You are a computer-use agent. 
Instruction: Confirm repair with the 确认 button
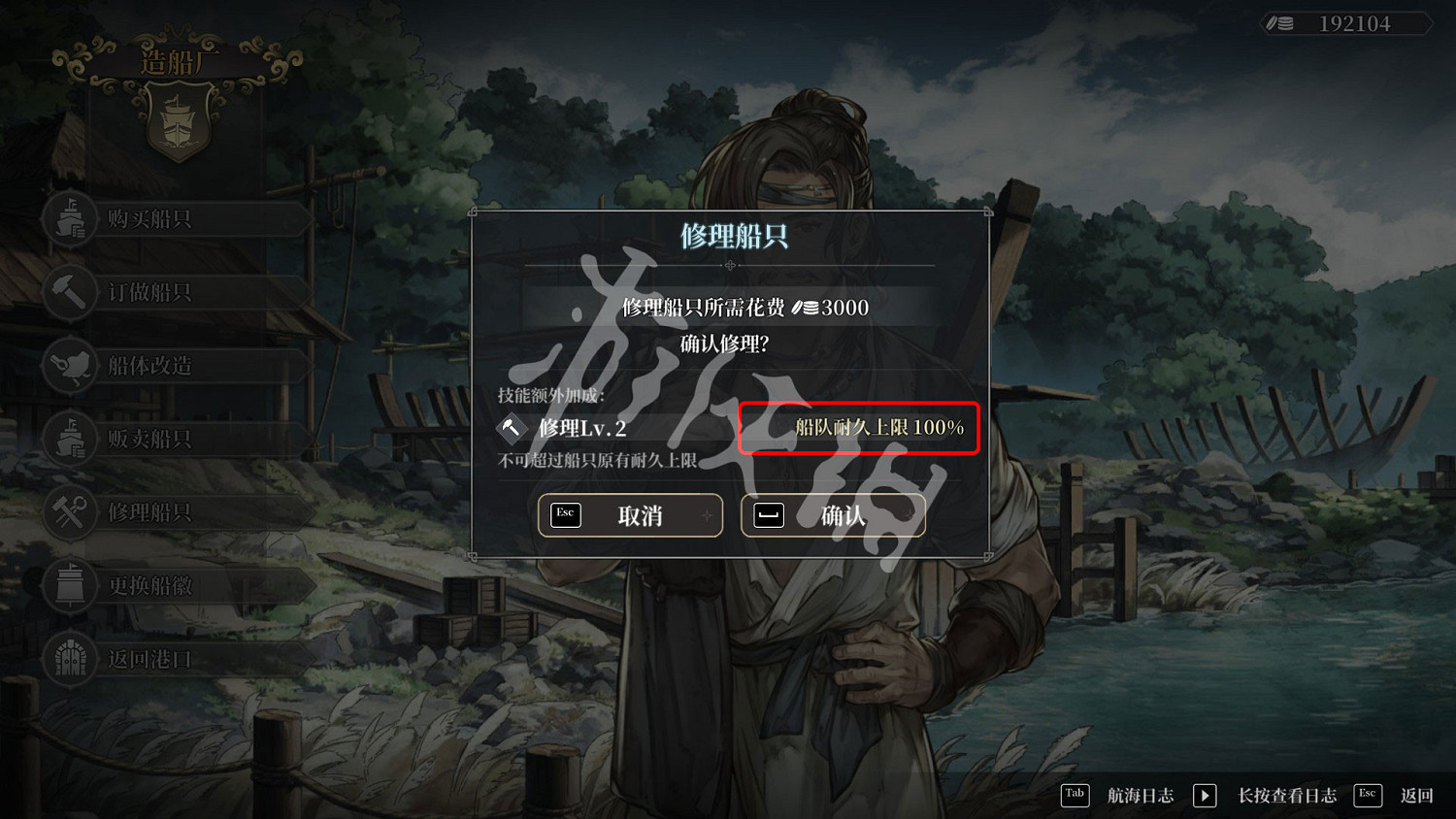tap(833, 515)
